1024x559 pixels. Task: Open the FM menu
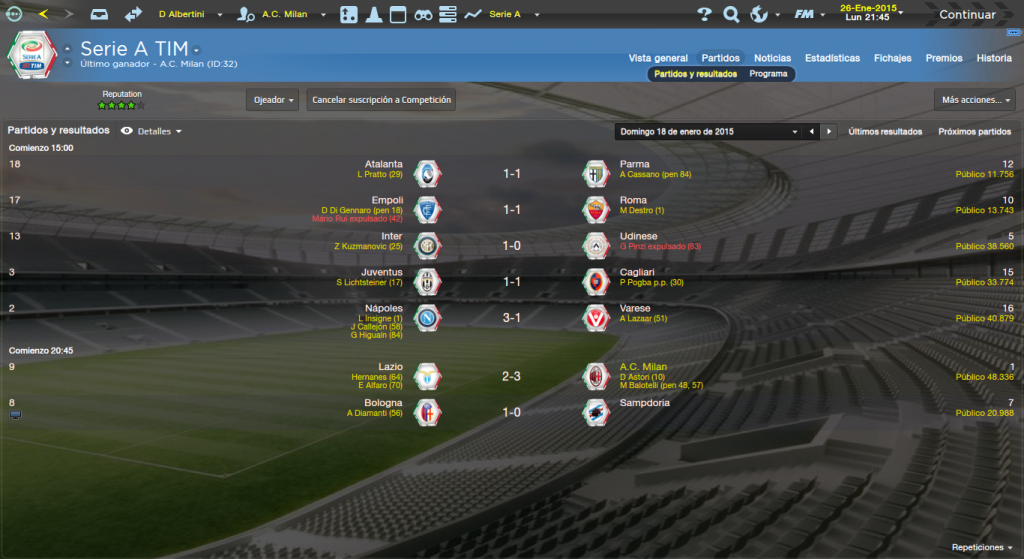[805, 15]
